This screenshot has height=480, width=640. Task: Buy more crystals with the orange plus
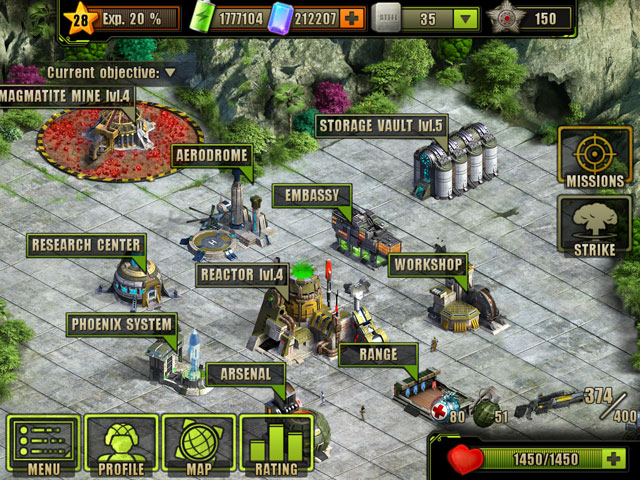[351, 18]
